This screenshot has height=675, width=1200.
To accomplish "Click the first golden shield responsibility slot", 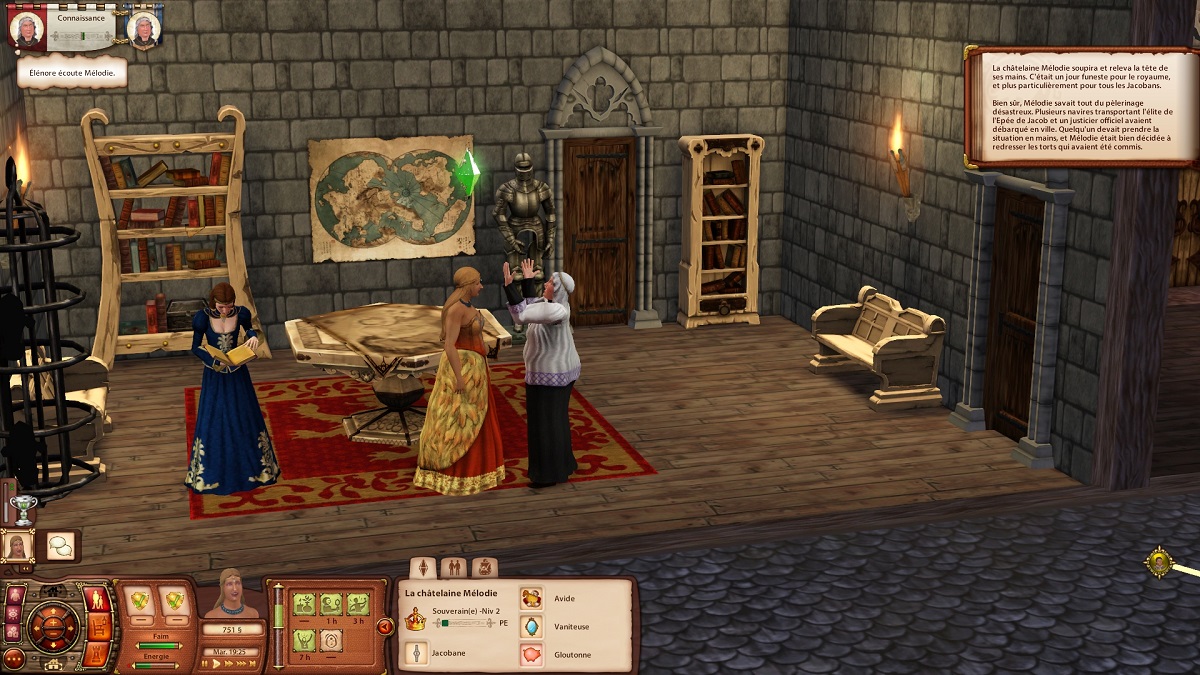I will (141, 602).
